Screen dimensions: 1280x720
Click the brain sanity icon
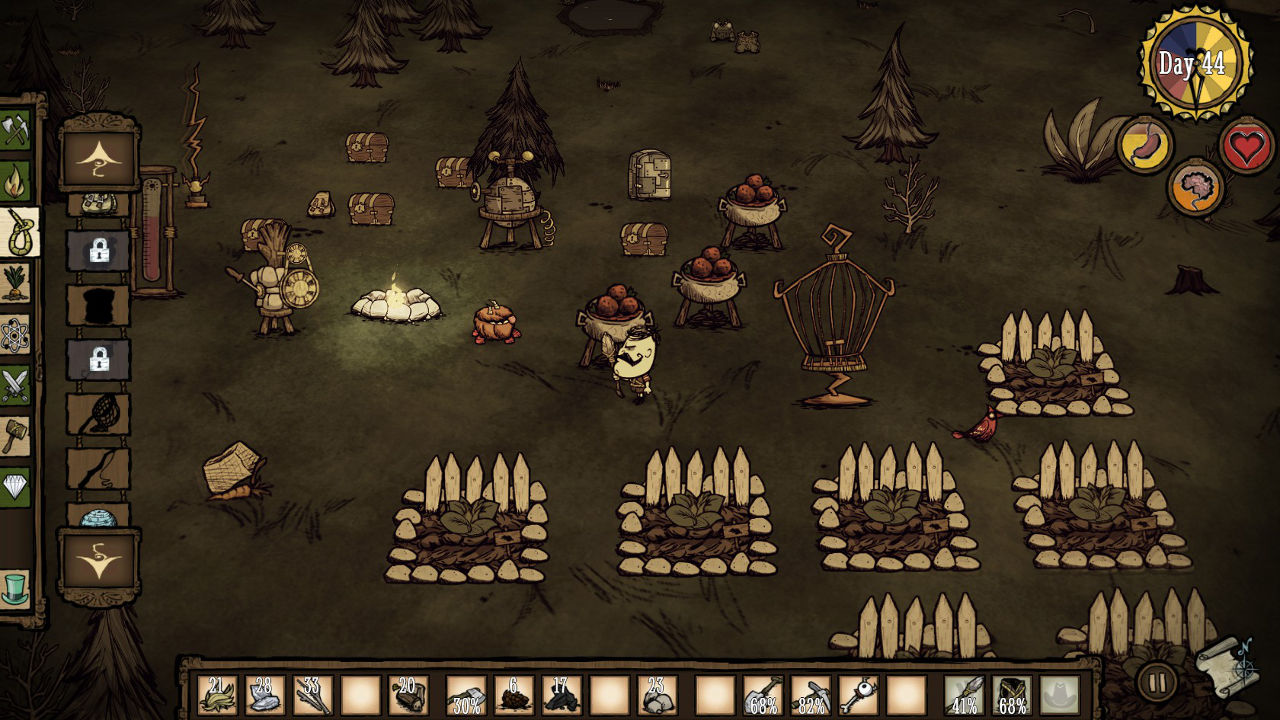1197,186
